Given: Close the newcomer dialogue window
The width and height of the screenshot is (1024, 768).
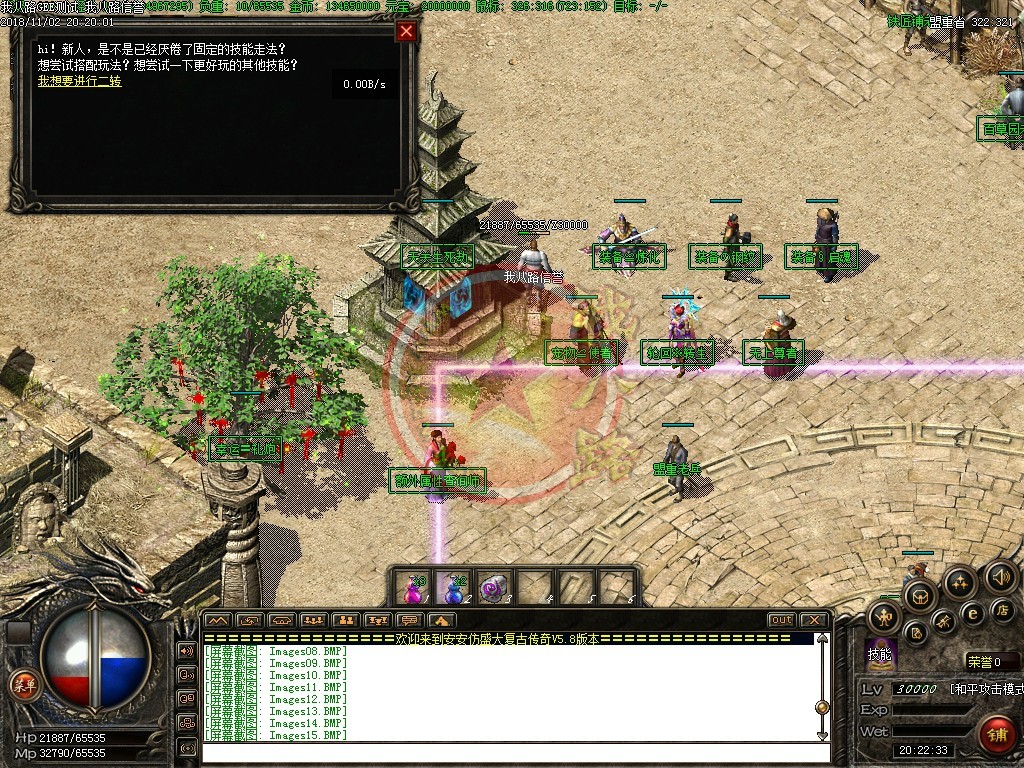Looking at the screenshot, I should point(406,31).
